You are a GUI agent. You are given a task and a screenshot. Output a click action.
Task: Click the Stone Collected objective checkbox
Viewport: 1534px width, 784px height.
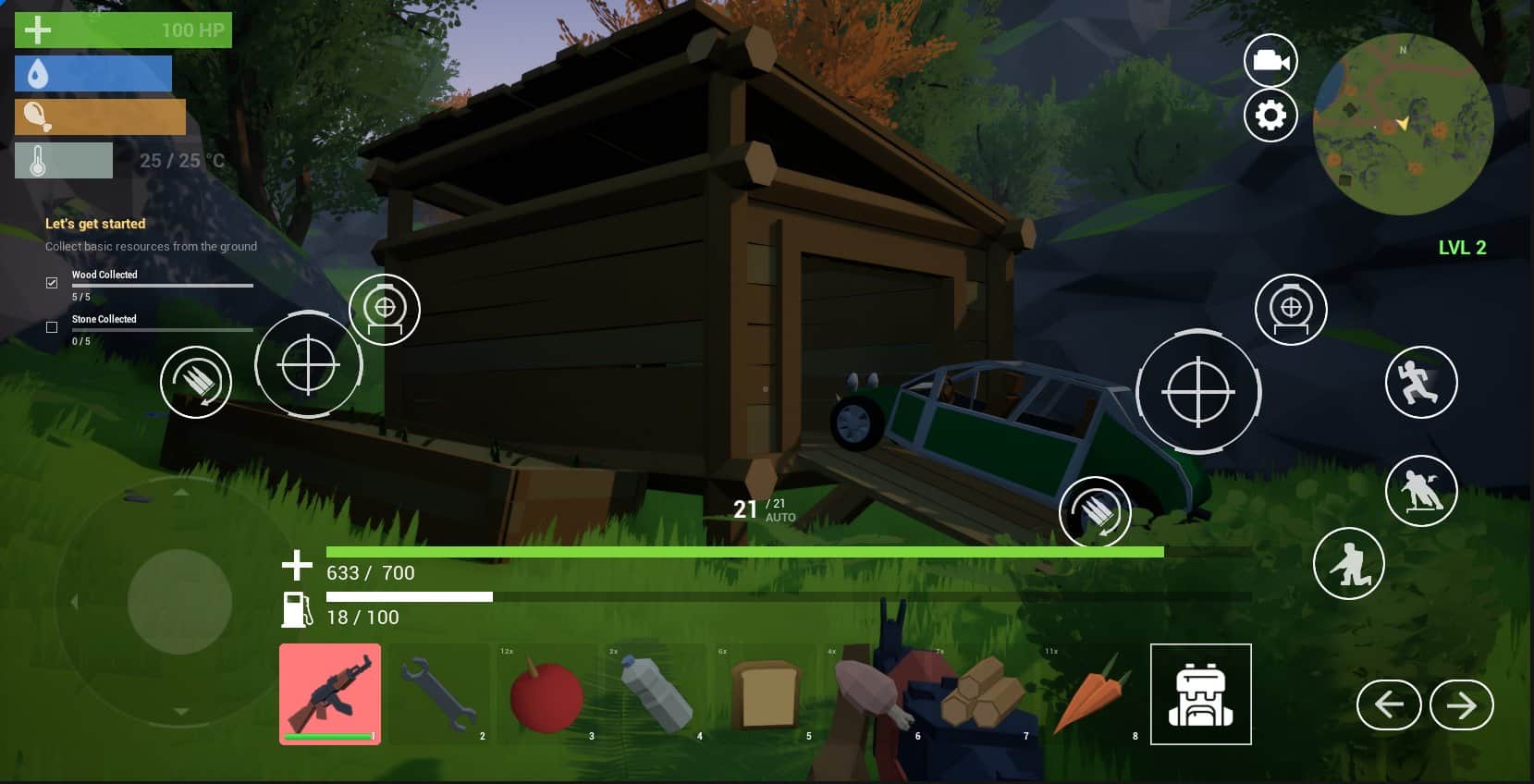[52, 327]
